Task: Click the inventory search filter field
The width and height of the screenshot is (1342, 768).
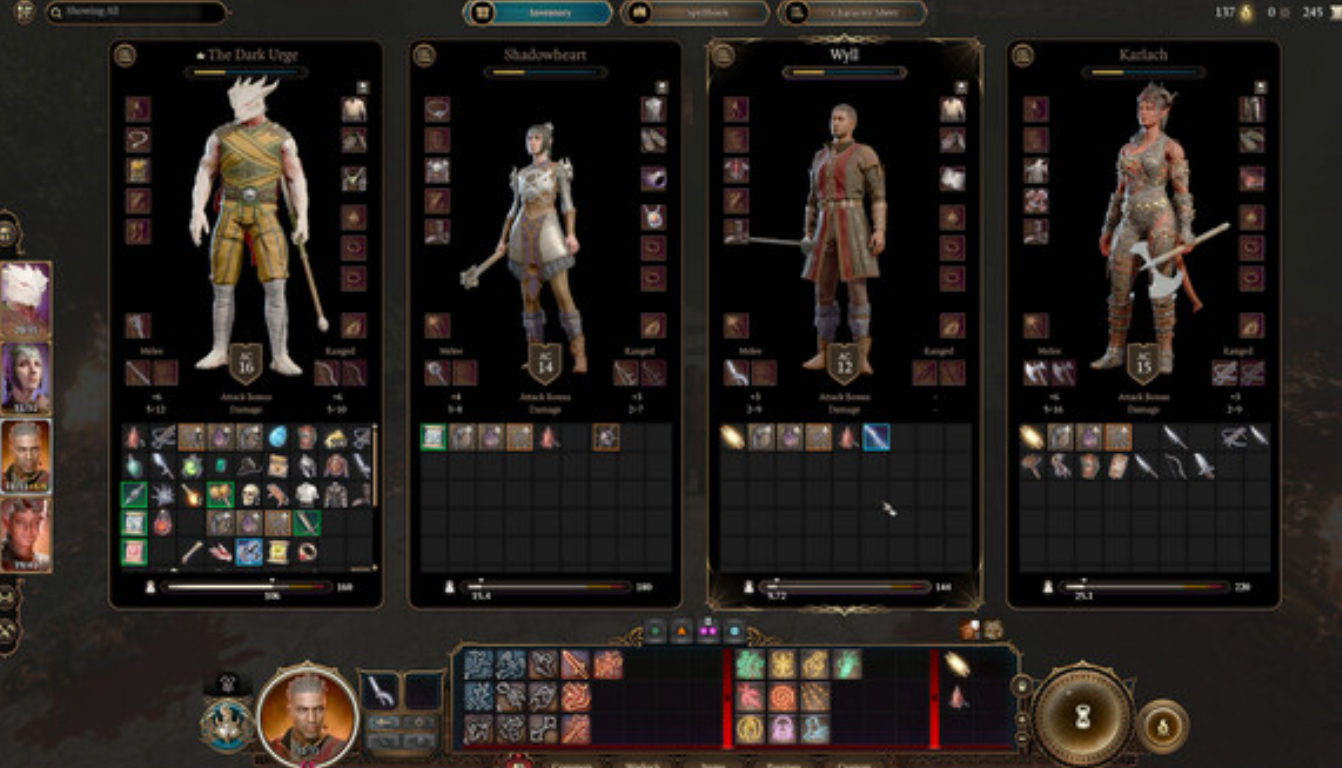Action: 136,13
